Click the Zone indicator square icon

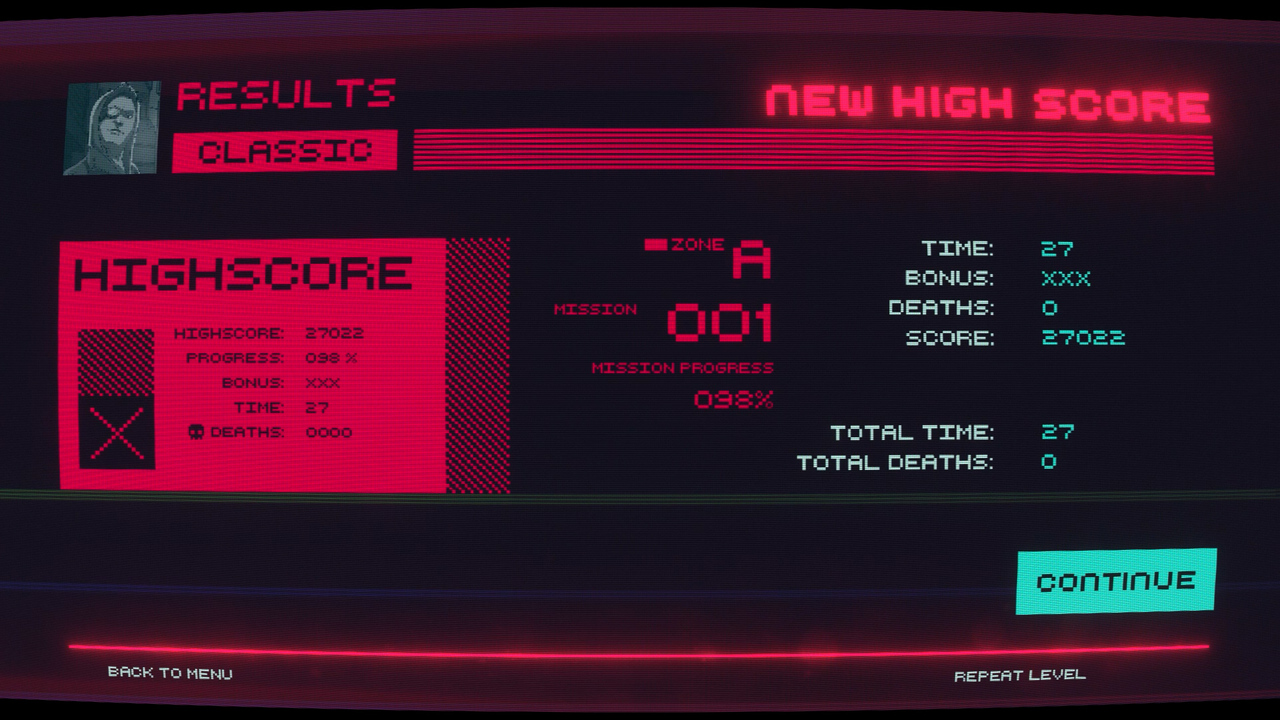[657, 242]
